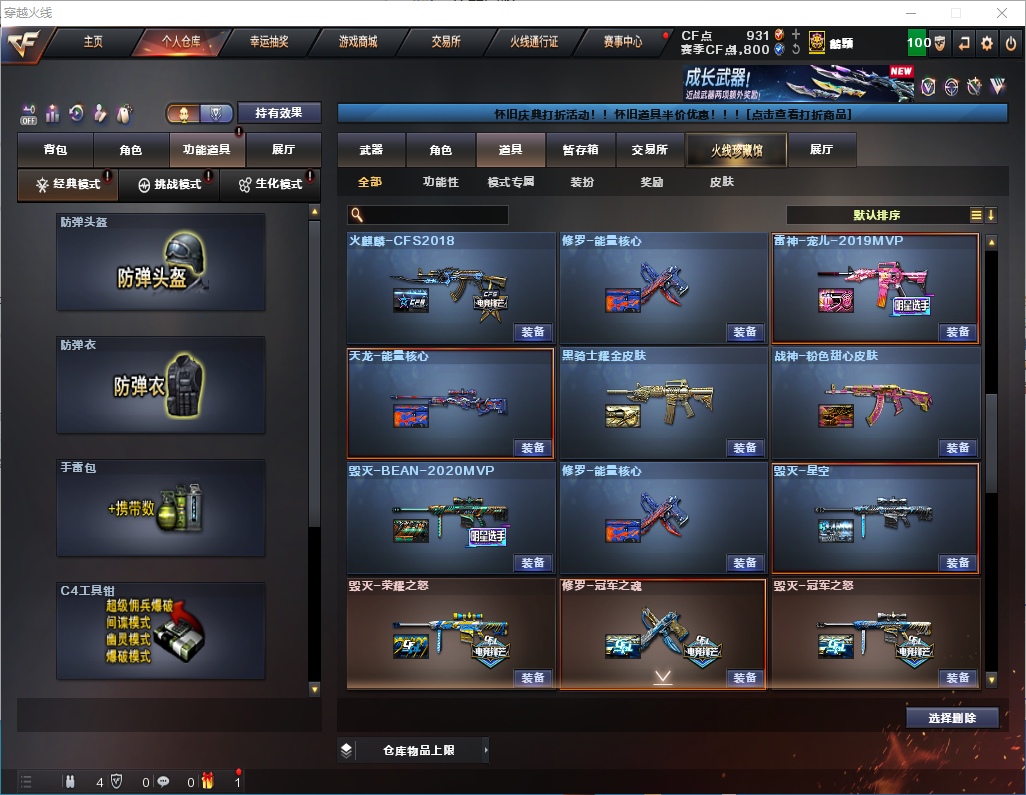Click the 持有效果 button
This screenshot has width=1026, height=795.
click(x=279, y=113)
